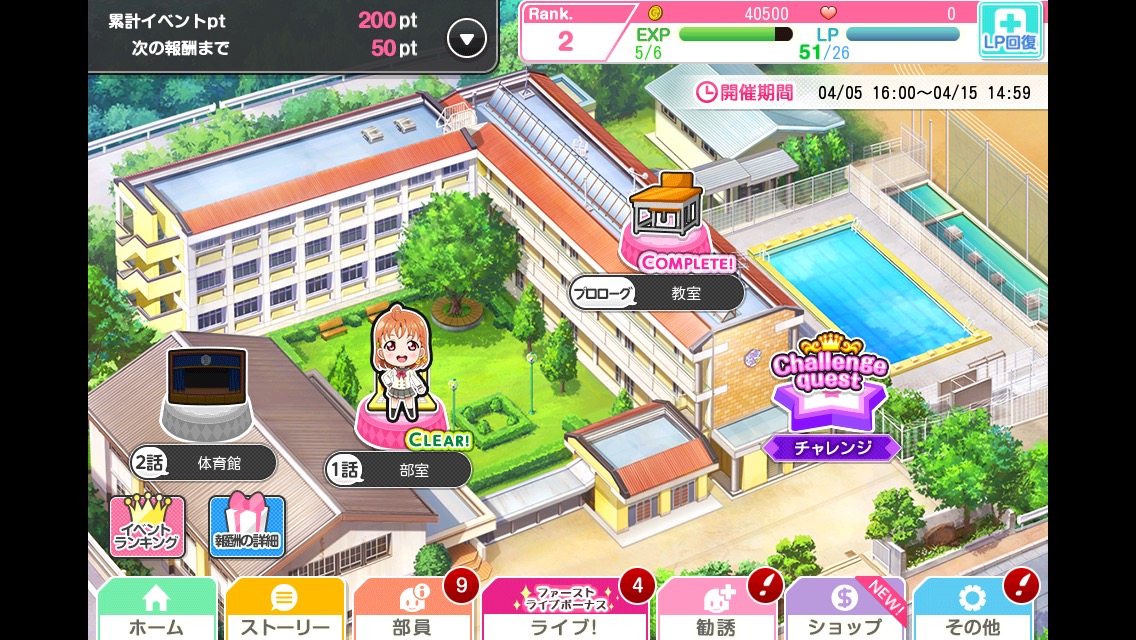Show the gift box reward details
Screen dimensions: 1136x640
tap(247, 526)
